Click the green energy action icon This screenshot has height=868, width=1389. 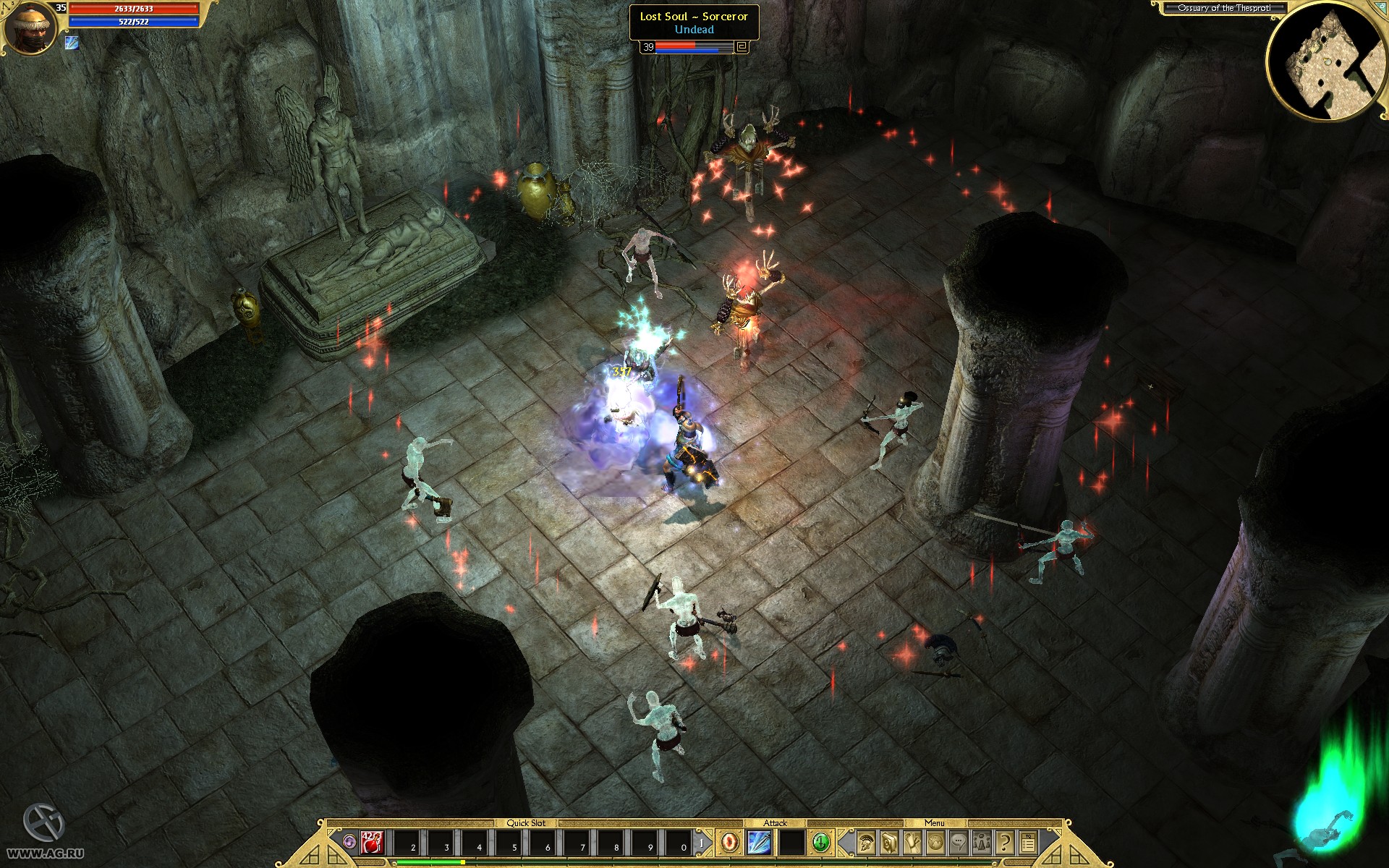click(x=821, y=842)
